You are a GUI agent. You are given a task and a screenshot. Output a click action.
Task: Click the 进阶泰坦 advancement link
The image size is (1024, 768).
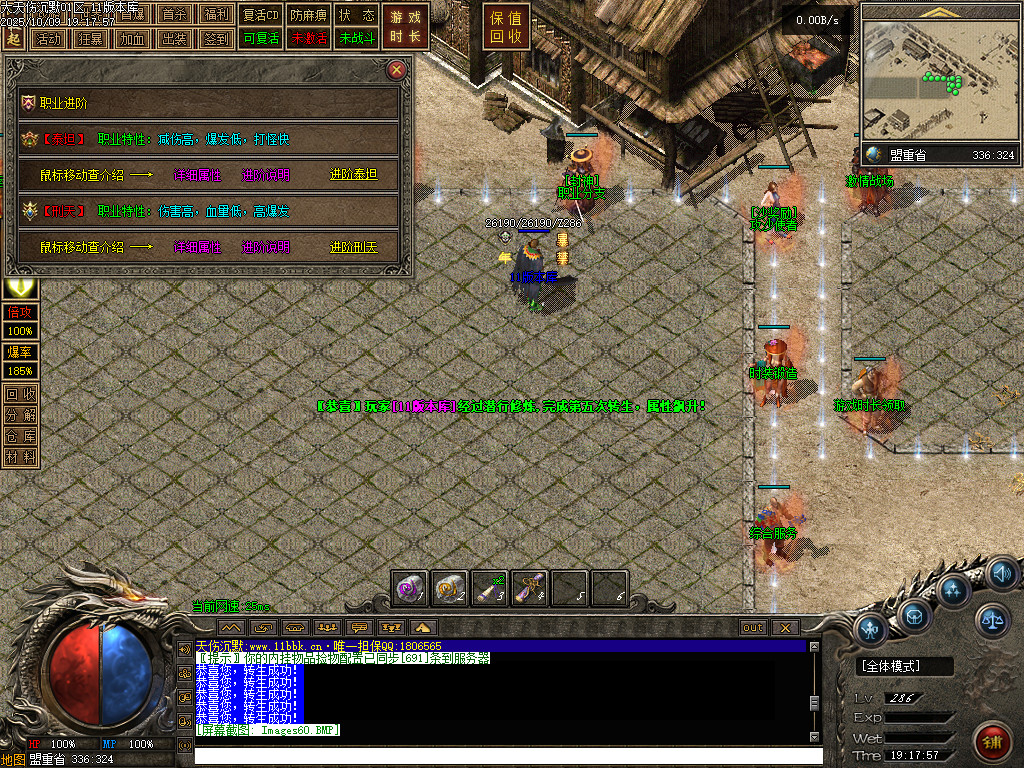pyautogui.click(x=352, y=175)
